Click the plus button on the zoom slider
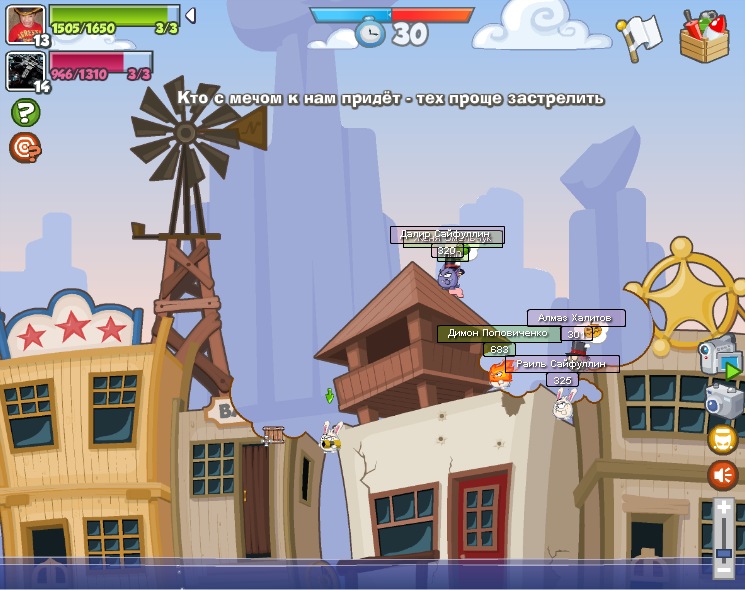 pos(723,508)
